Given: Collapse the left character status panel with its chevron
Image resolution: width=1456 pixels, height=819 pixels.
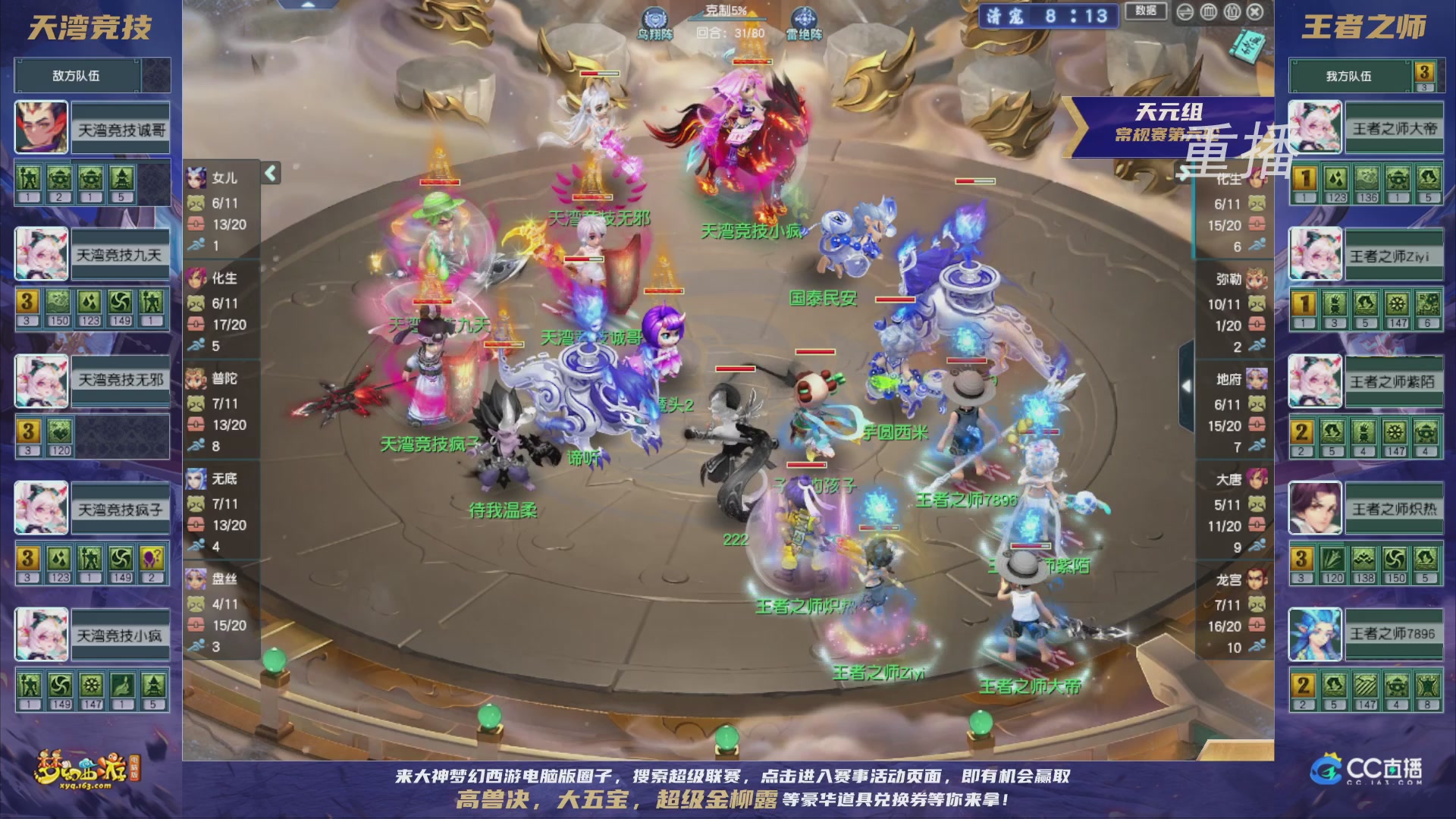Looking at the screenshot, I should (269, 174).
